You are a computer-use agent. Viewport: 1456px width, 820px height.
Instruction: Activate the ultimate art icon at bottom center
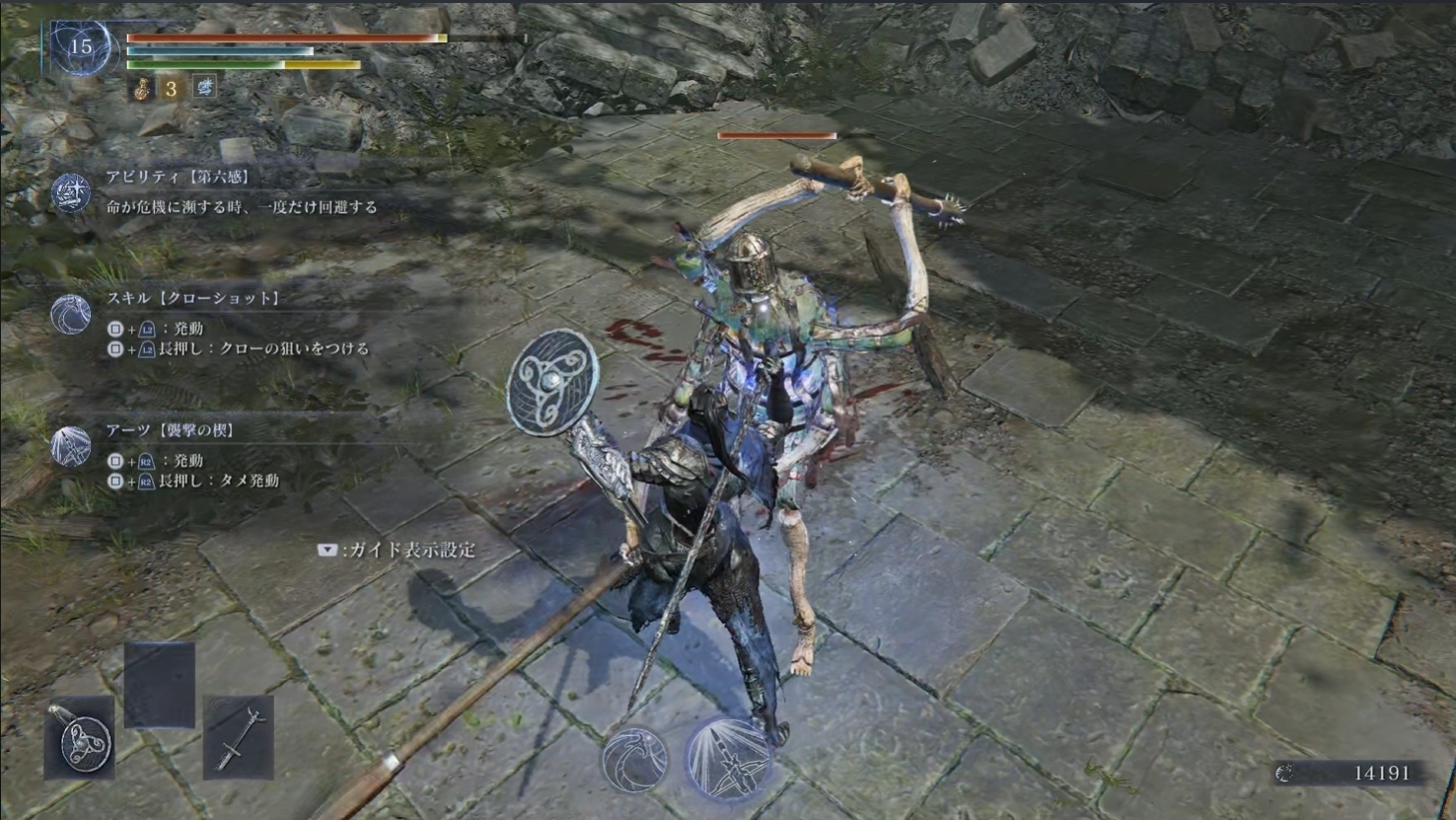point(728,758)
